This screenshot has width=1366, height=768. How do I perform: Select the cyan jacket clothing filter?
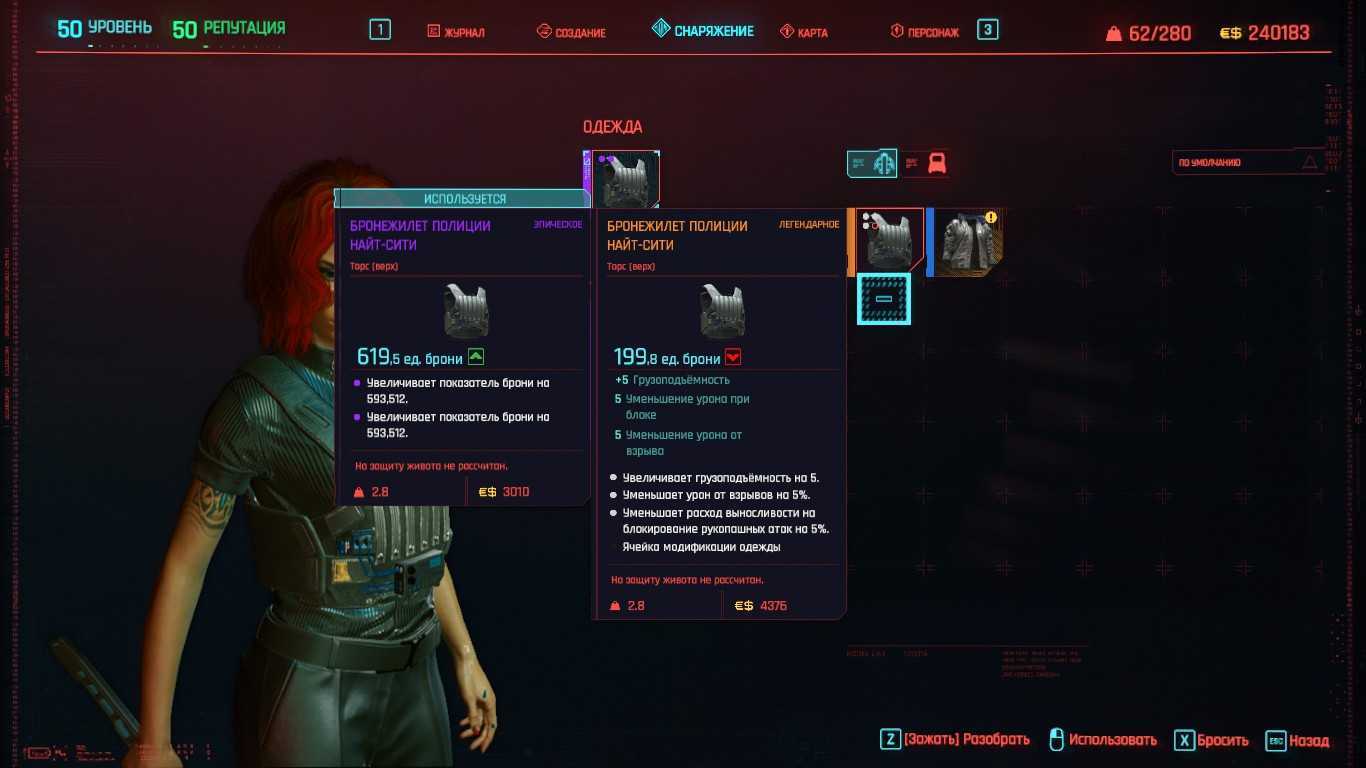(873, 163)
